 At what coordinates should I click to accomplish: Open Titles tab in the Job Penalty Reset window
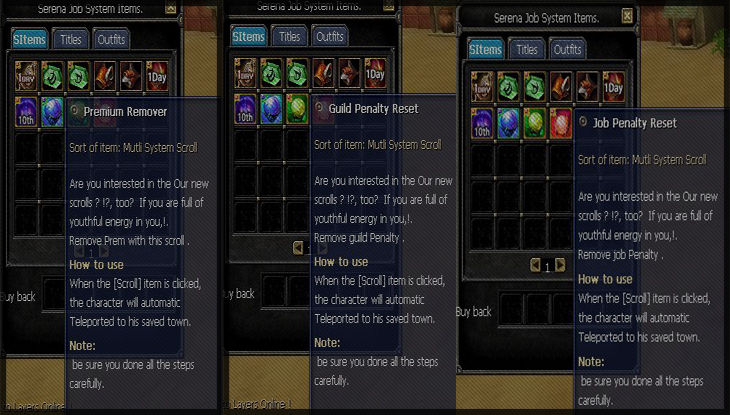click(x=526, y=49)
